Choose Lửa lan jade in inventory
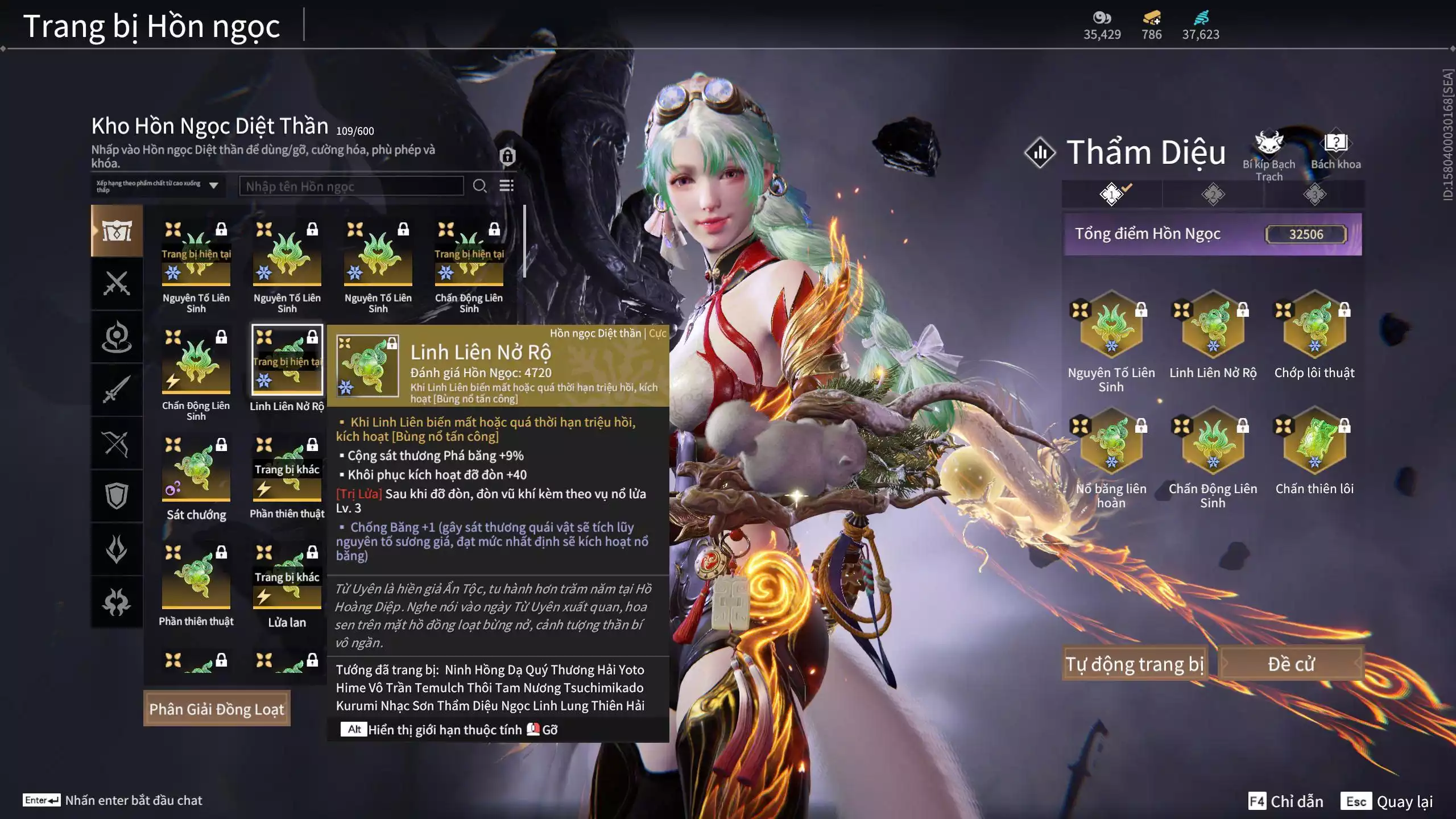Screen dimensions: 1456x819 [x=287, y=576]
